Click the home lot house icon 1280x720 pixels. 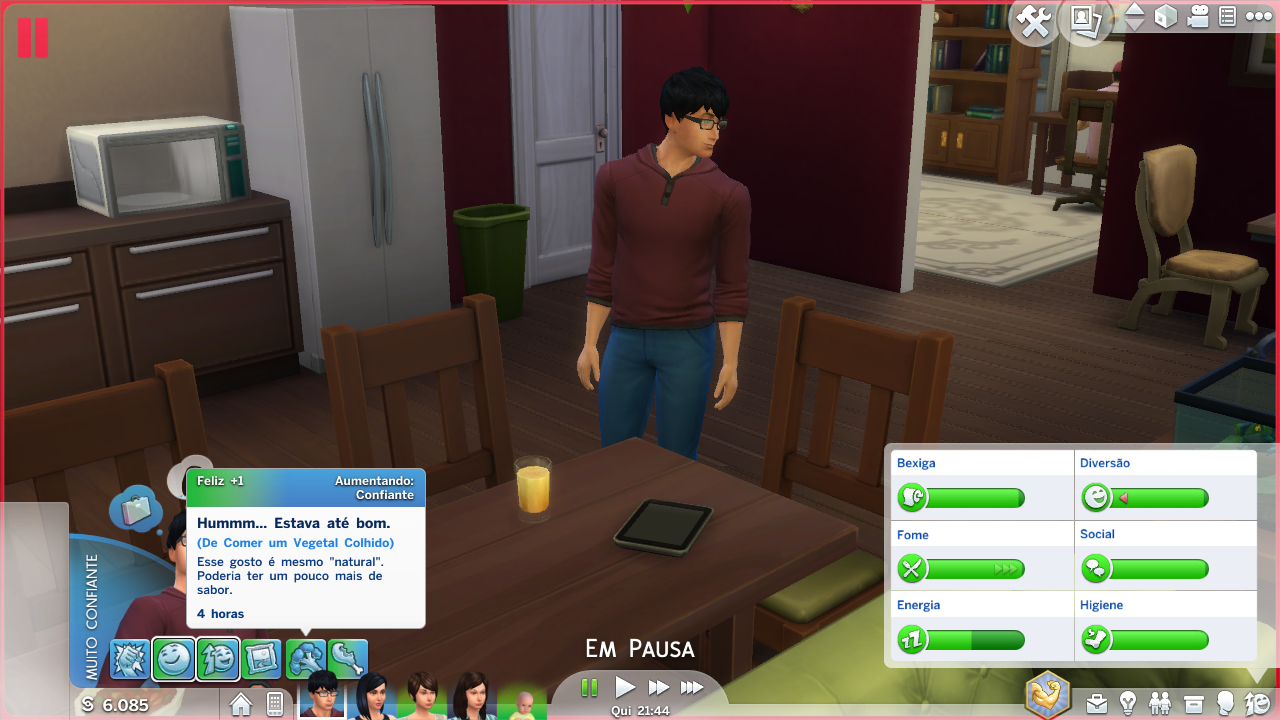coord(241,704)
